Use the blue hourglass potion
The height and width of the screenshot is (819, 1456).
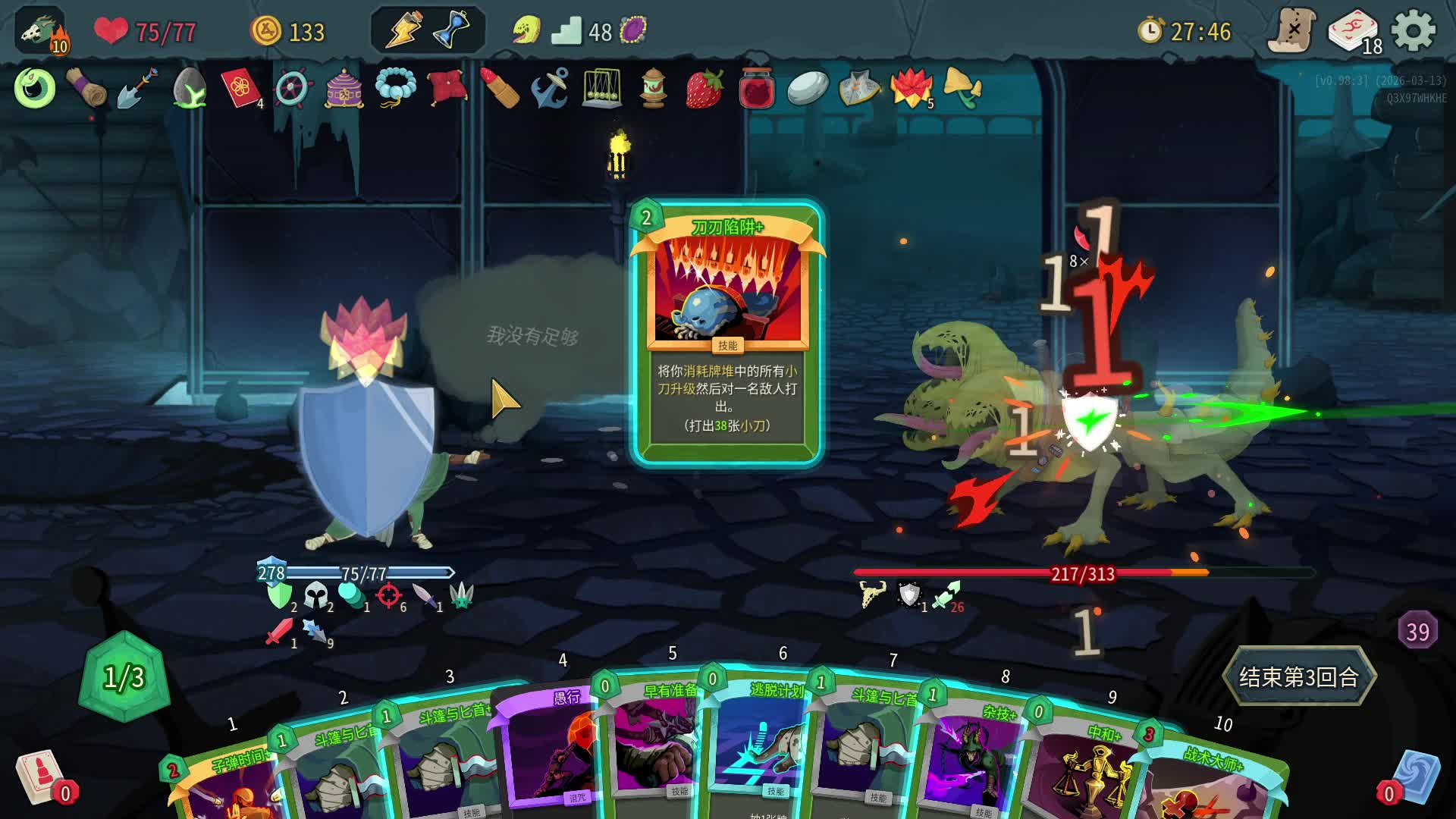452,31
